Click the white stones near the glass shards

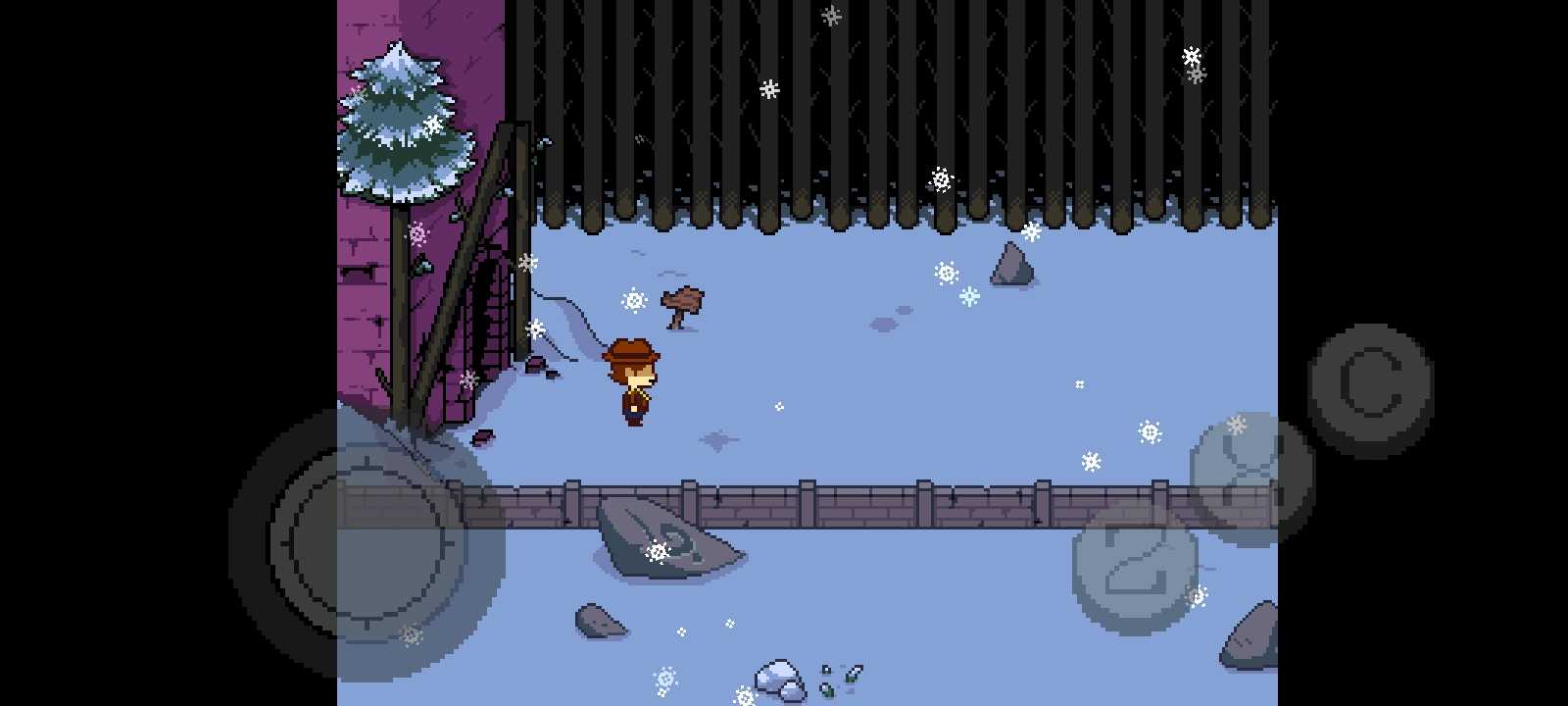point(779,677)
